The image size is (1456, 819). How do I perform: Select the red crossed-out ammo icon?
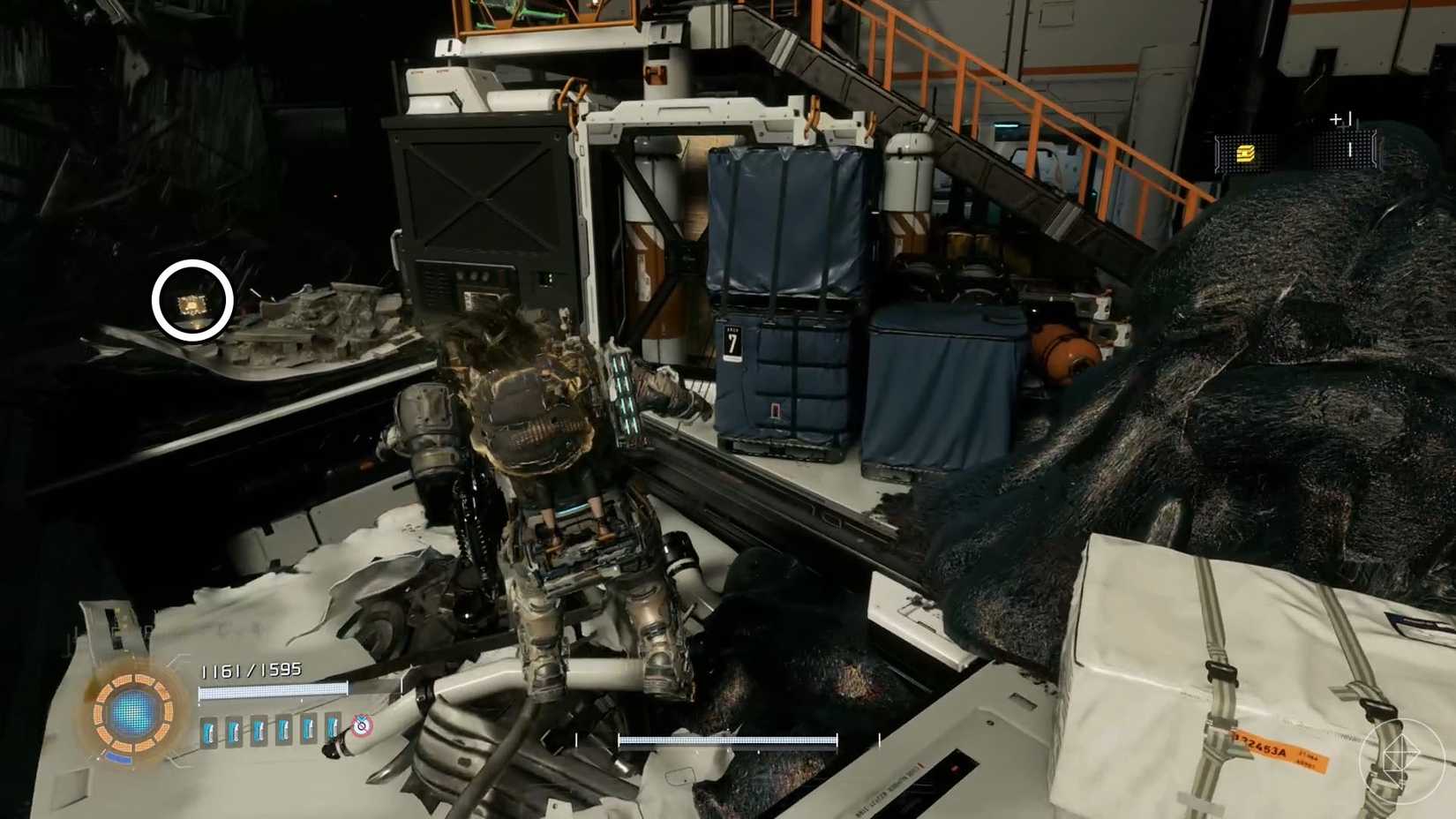point(361,726)
